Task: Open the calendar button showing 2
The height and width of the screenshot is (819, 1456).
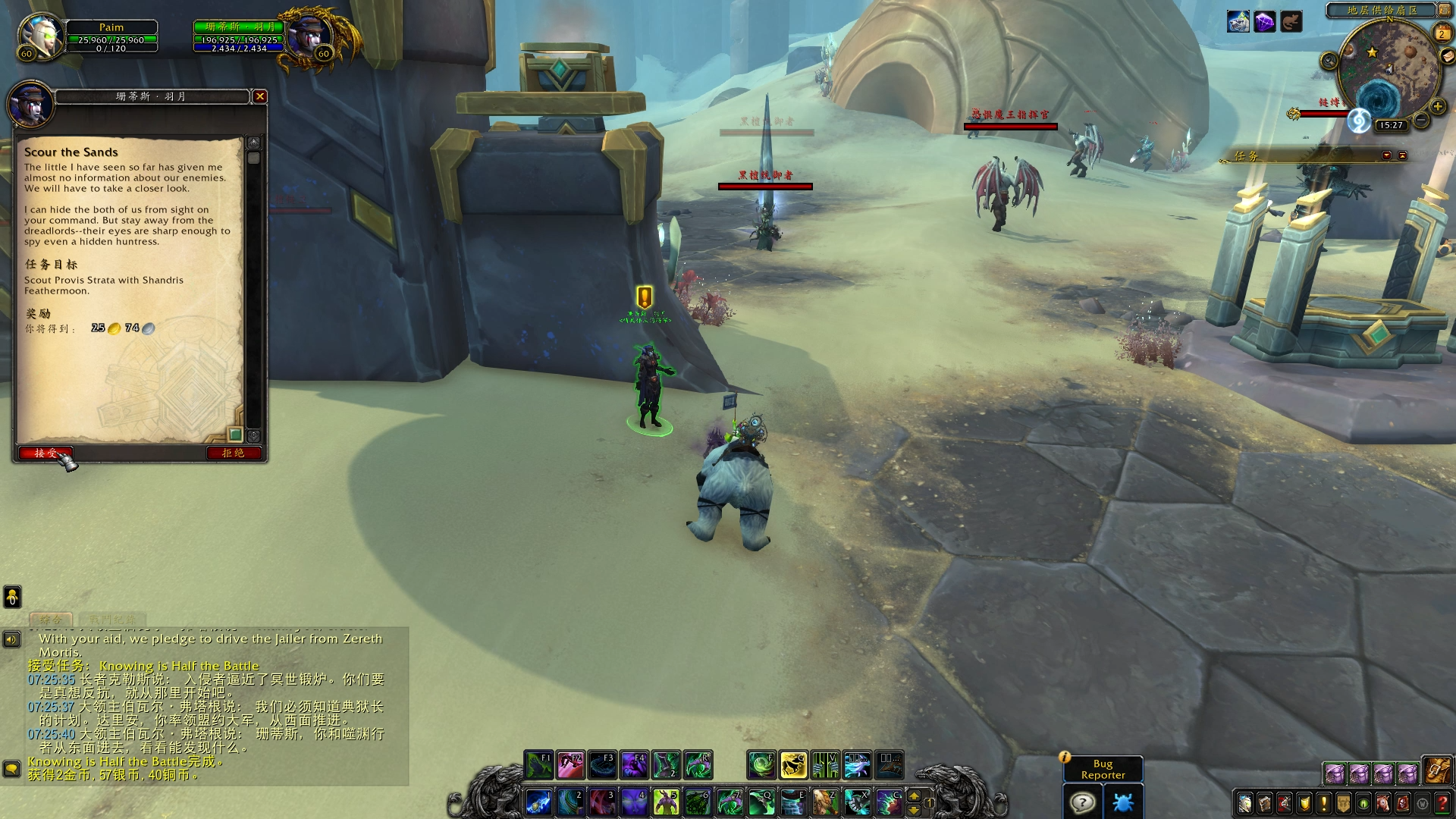Action: pyautogui.click(x=1442, y=33)
